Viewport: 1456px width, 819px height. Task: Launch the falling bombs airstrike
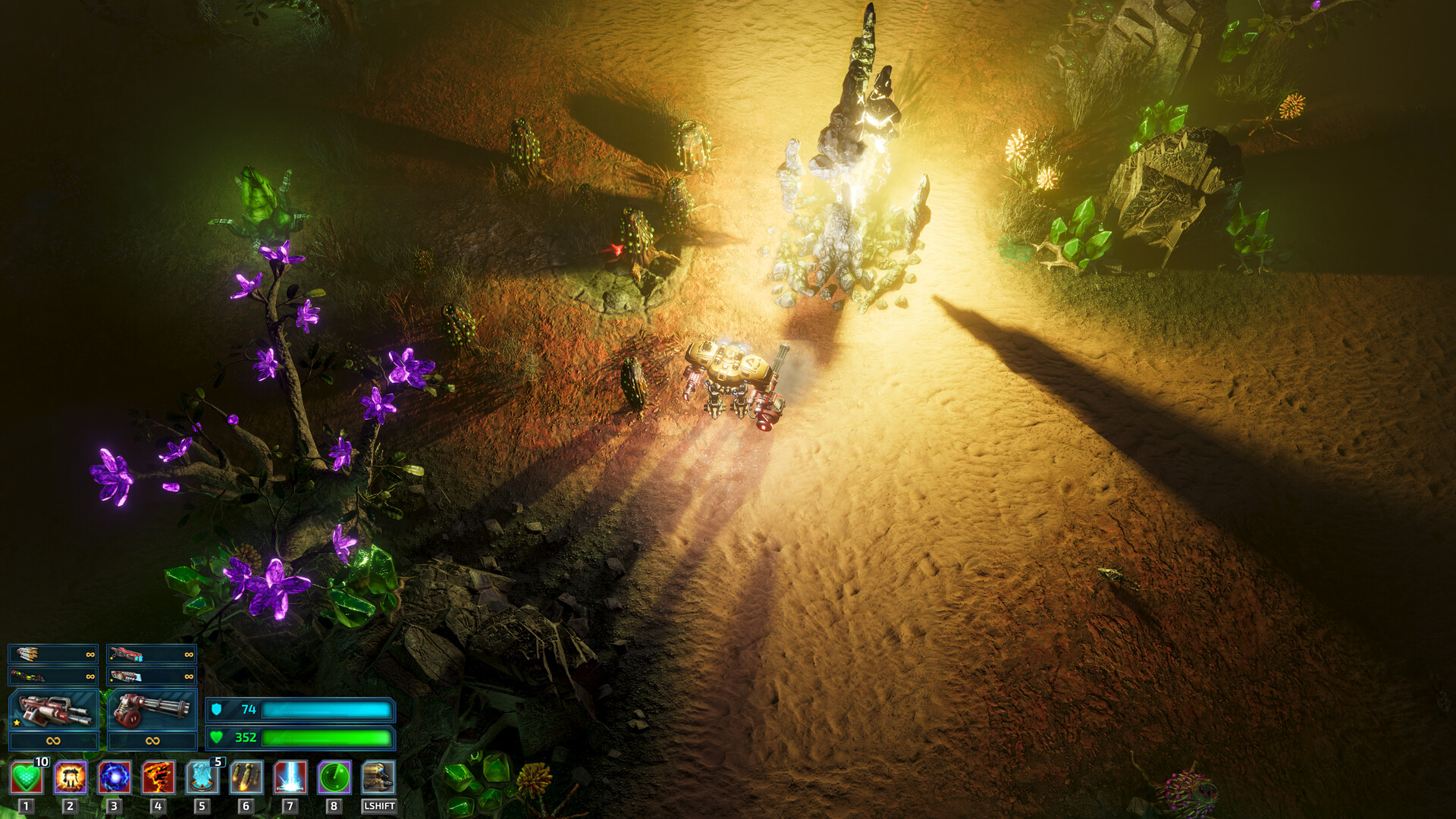[x=246, y=778]
